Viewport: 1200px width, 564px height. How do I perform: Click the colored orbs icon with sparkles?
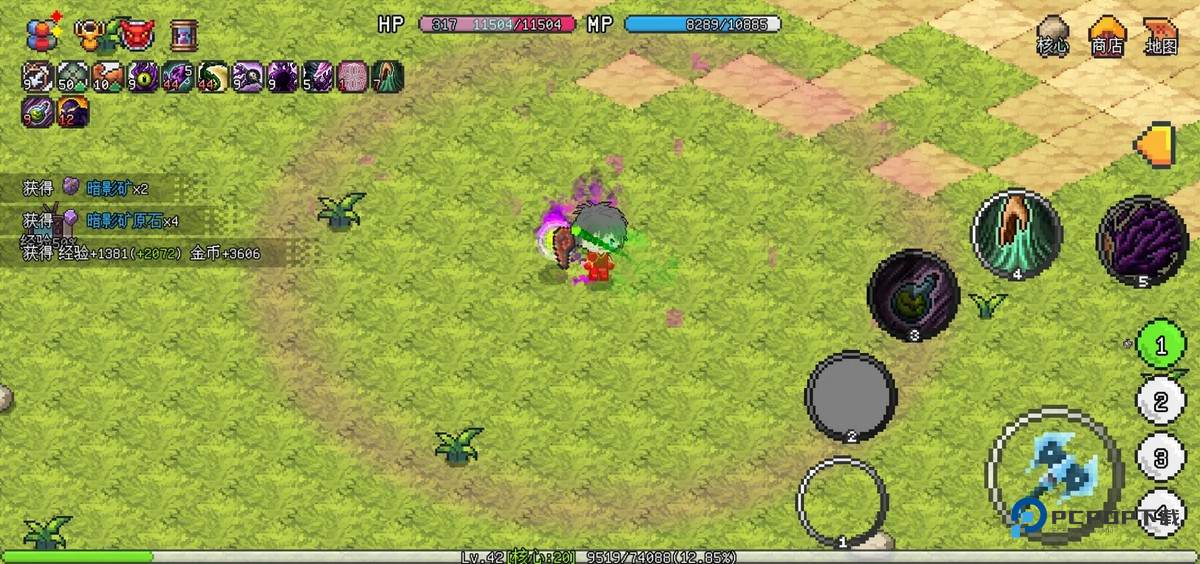pyautogui.click(x=42, y=34)
